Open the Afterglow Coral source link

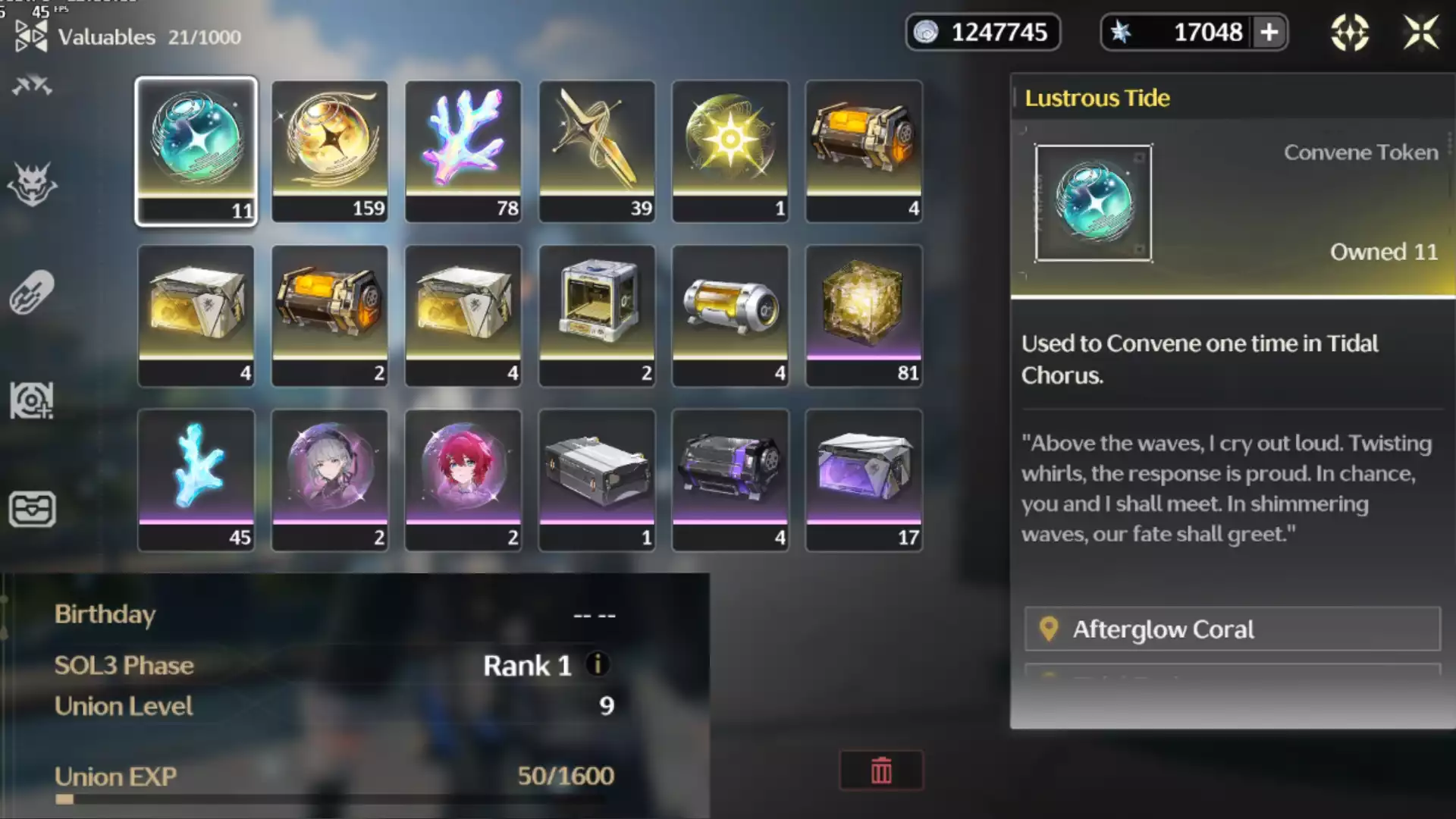coord(1232,629)
